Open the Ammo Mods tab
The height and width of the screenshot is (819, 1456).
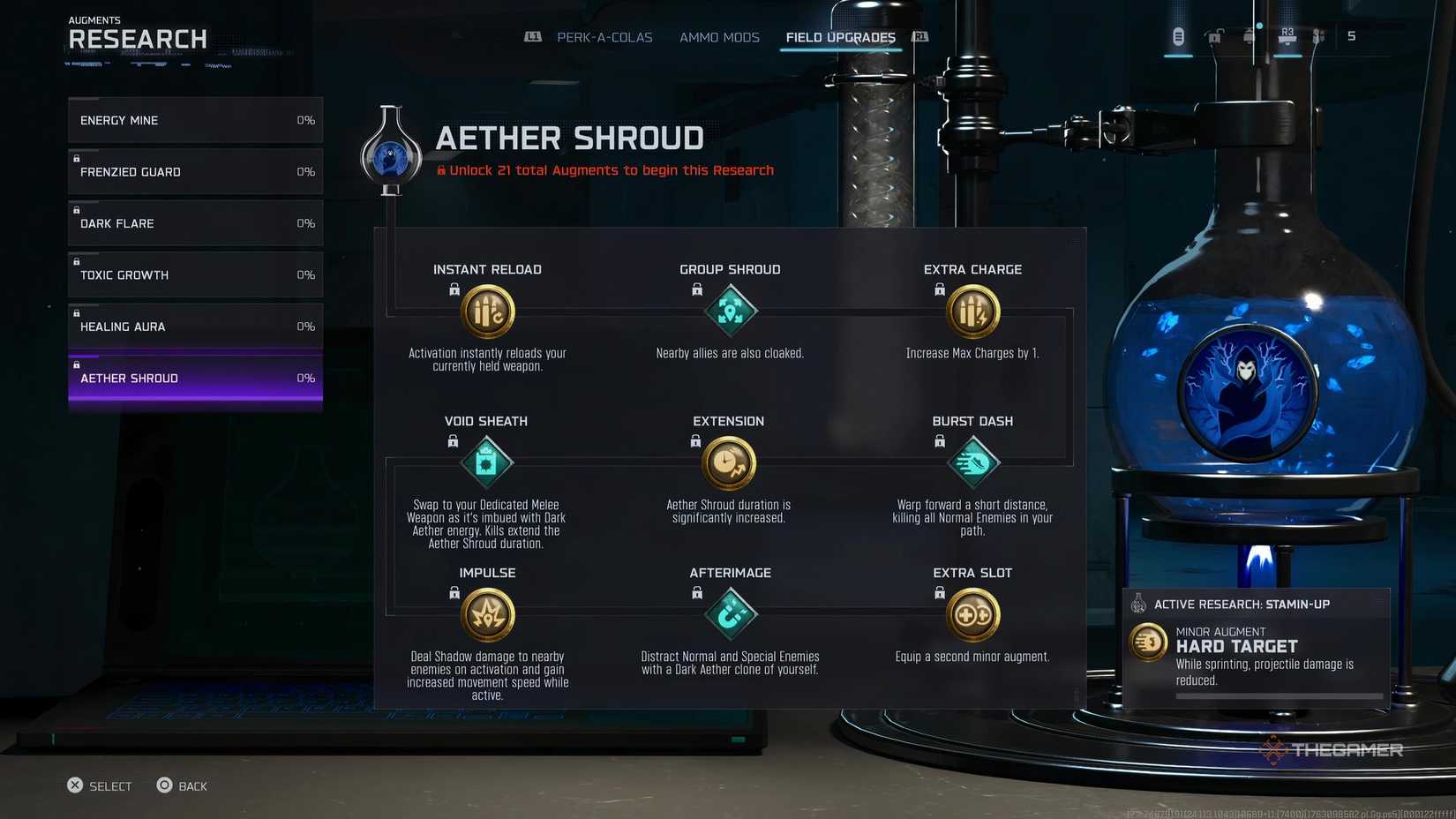point(719,37)
